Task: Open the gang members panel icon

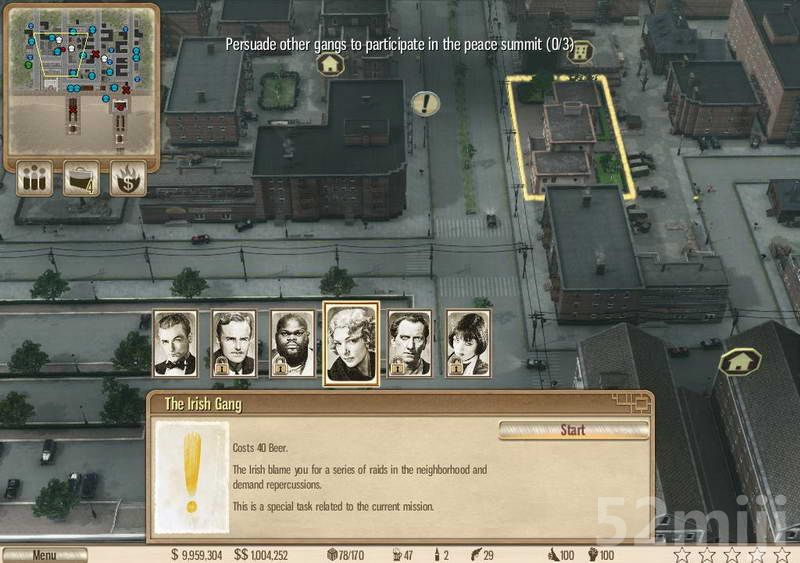Action: (34, 178)
